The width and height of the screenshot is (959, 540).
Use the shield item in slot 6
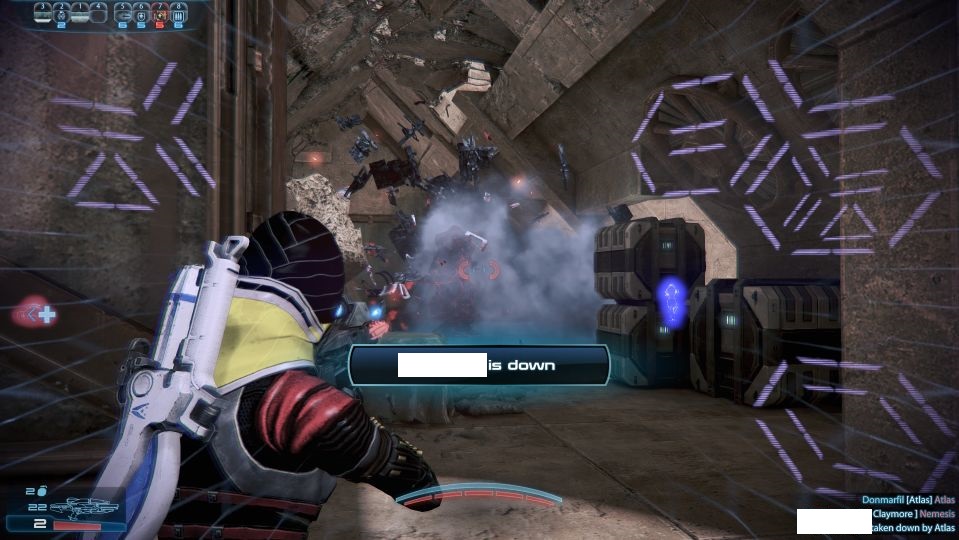(x=141, y=13)
